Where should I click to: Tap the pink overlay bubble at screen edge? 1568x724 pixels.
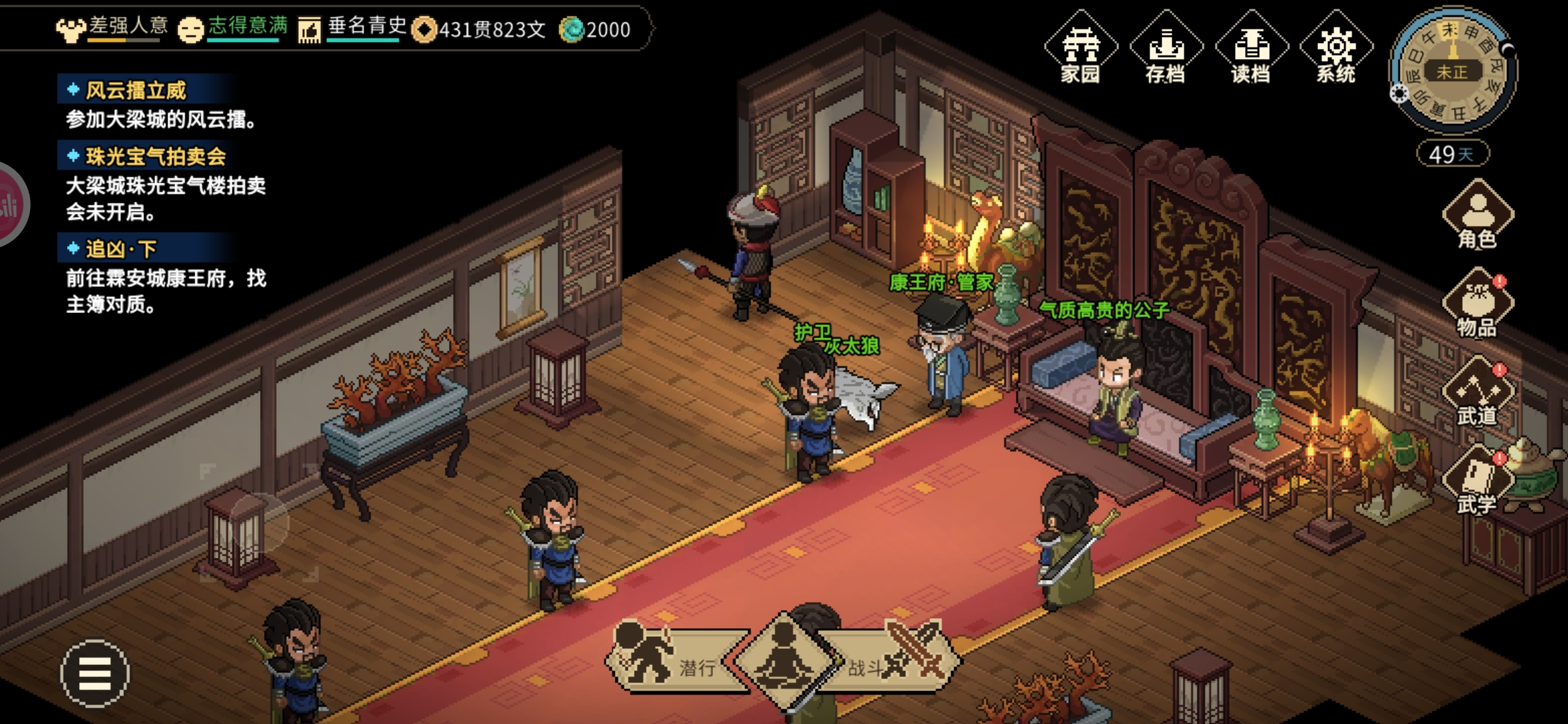10,204
